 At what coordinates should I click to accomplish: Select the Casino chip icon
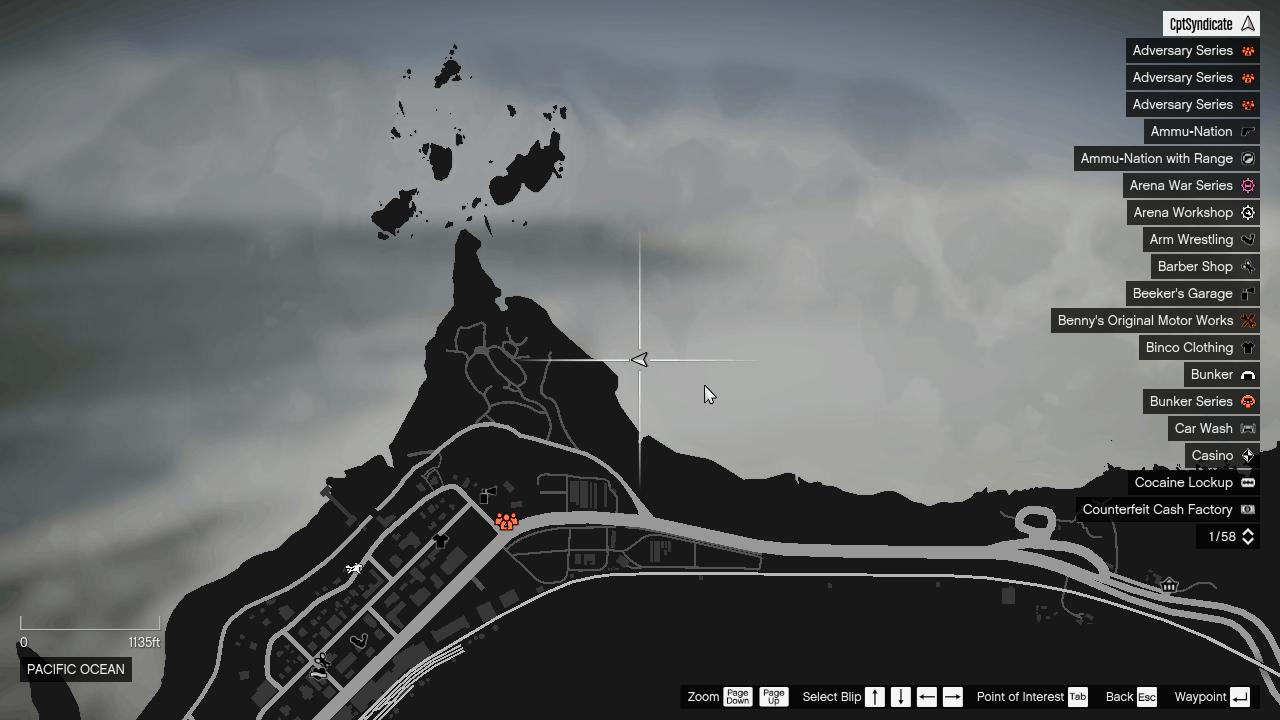tap(1248, 455)
